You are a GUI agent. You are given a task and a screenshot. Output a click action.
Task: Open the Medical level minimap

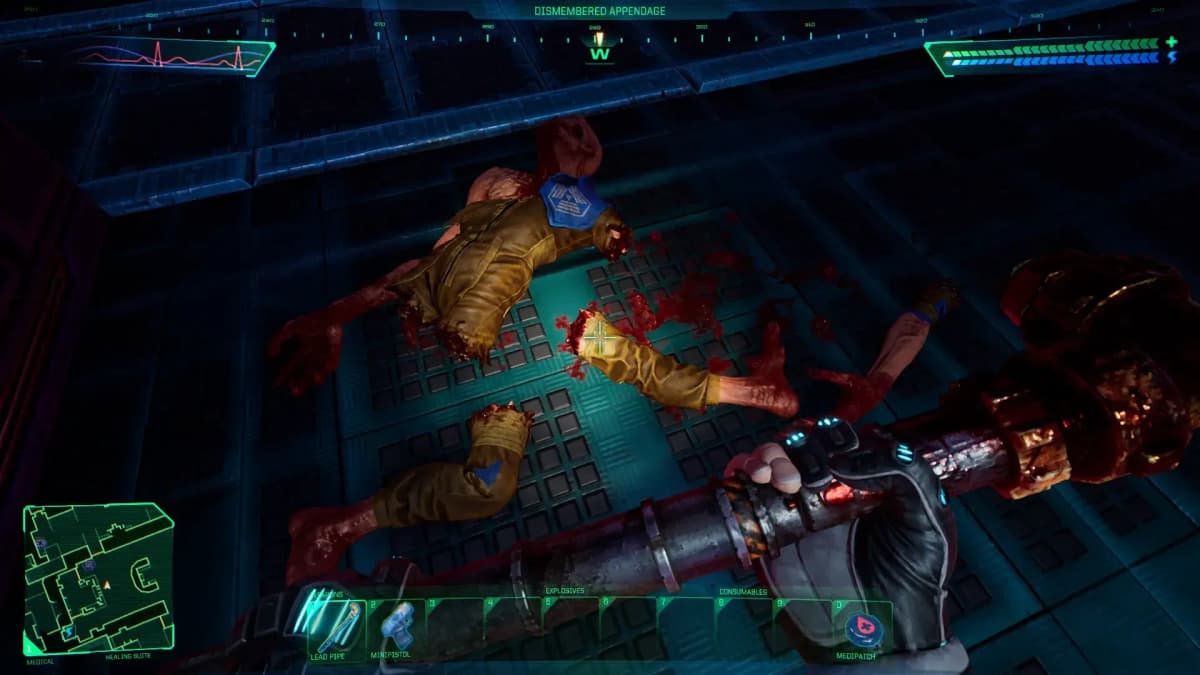click(x=98, y=578)
